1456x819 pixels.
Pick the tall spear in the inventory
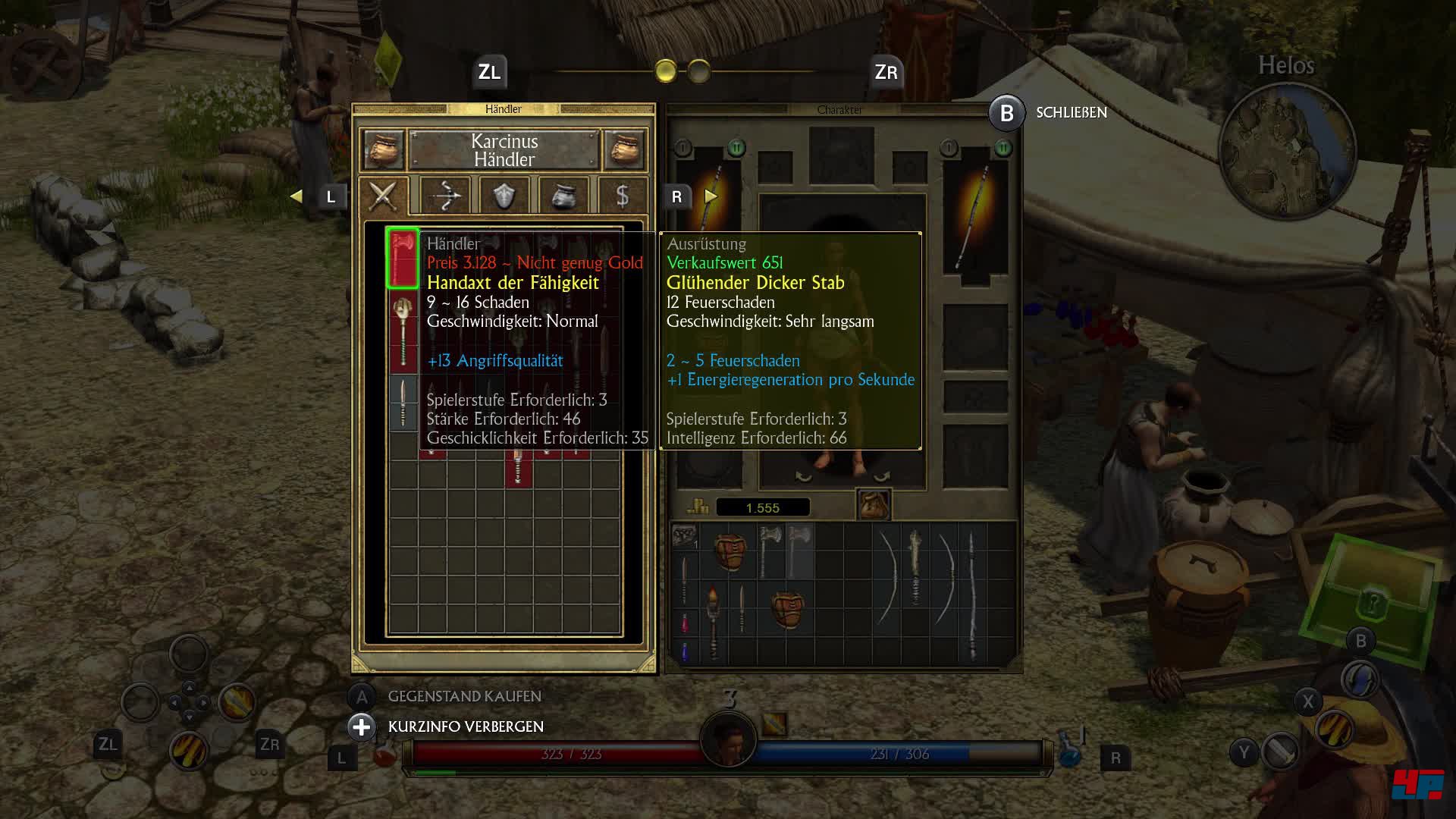(x=972, y=595)
